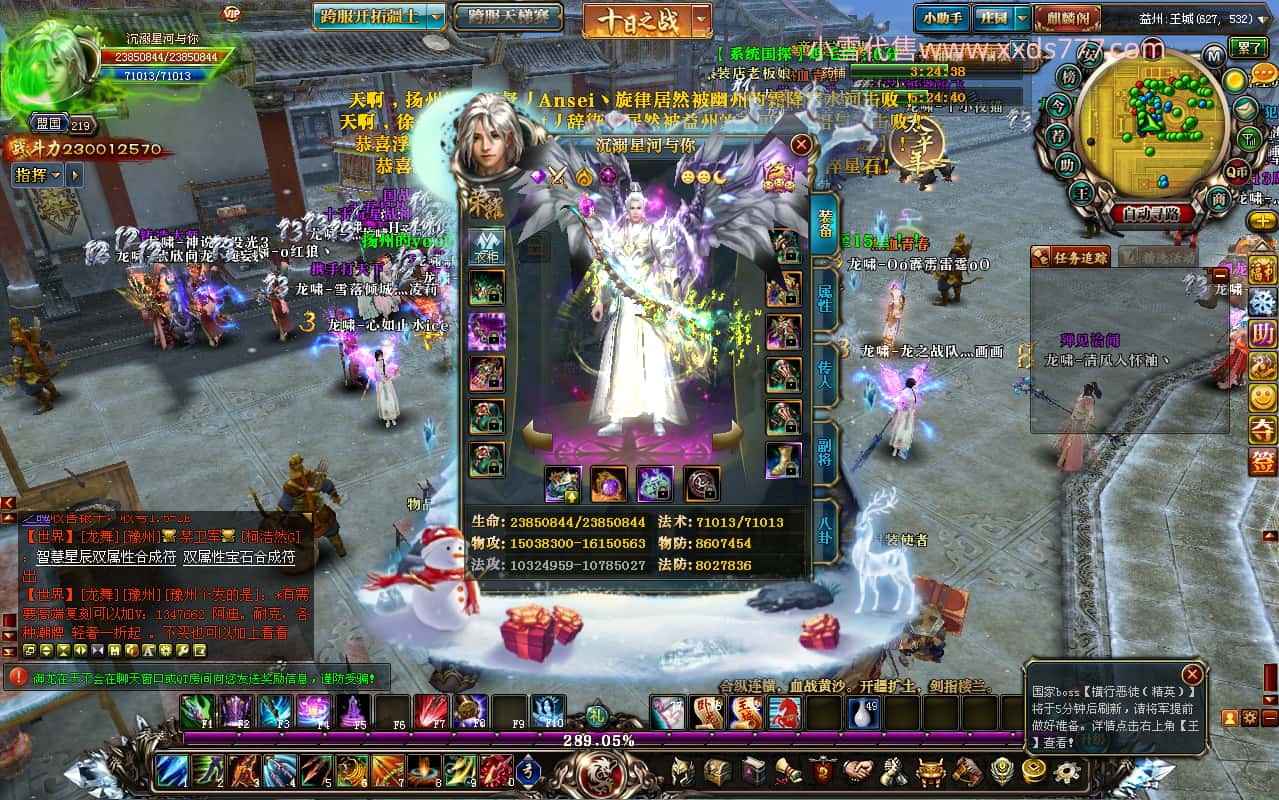
Task: Open the 小助手 helper menu
Action: (942, 18)
